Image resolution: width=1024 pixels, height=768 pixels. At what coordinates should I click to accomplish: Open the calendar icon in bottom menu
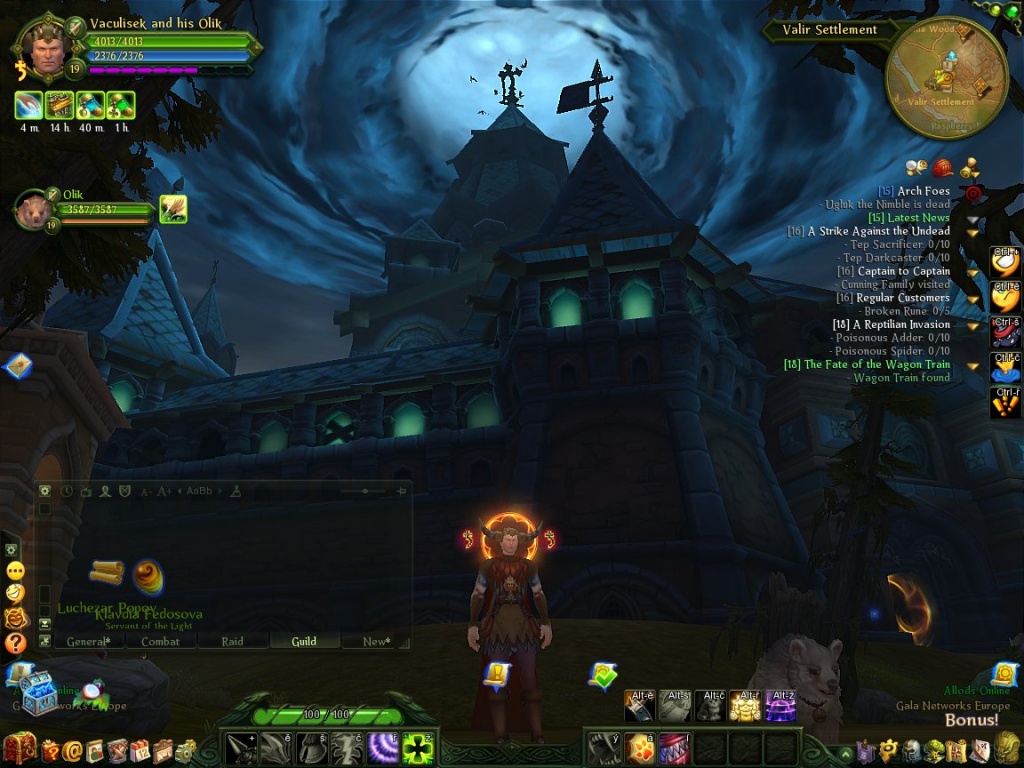pos(138,750)
